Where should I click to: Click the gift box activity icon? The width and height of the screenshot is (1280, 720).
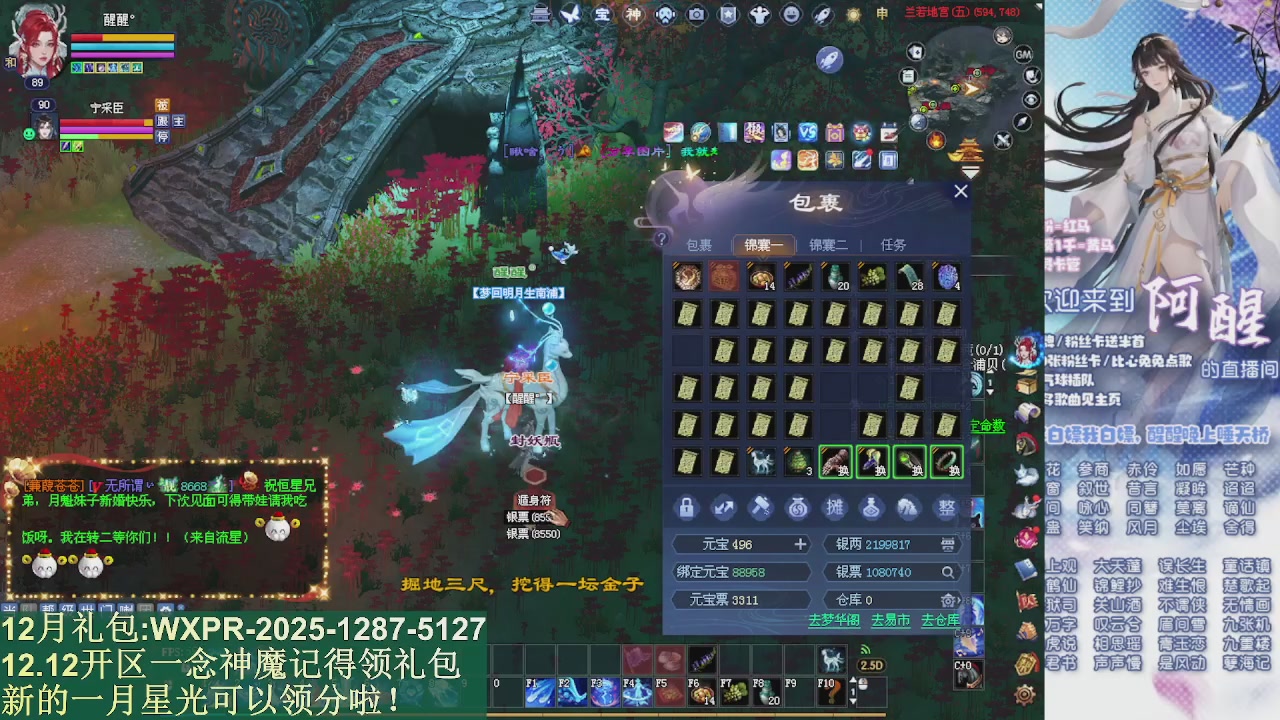tap(833, 133)
